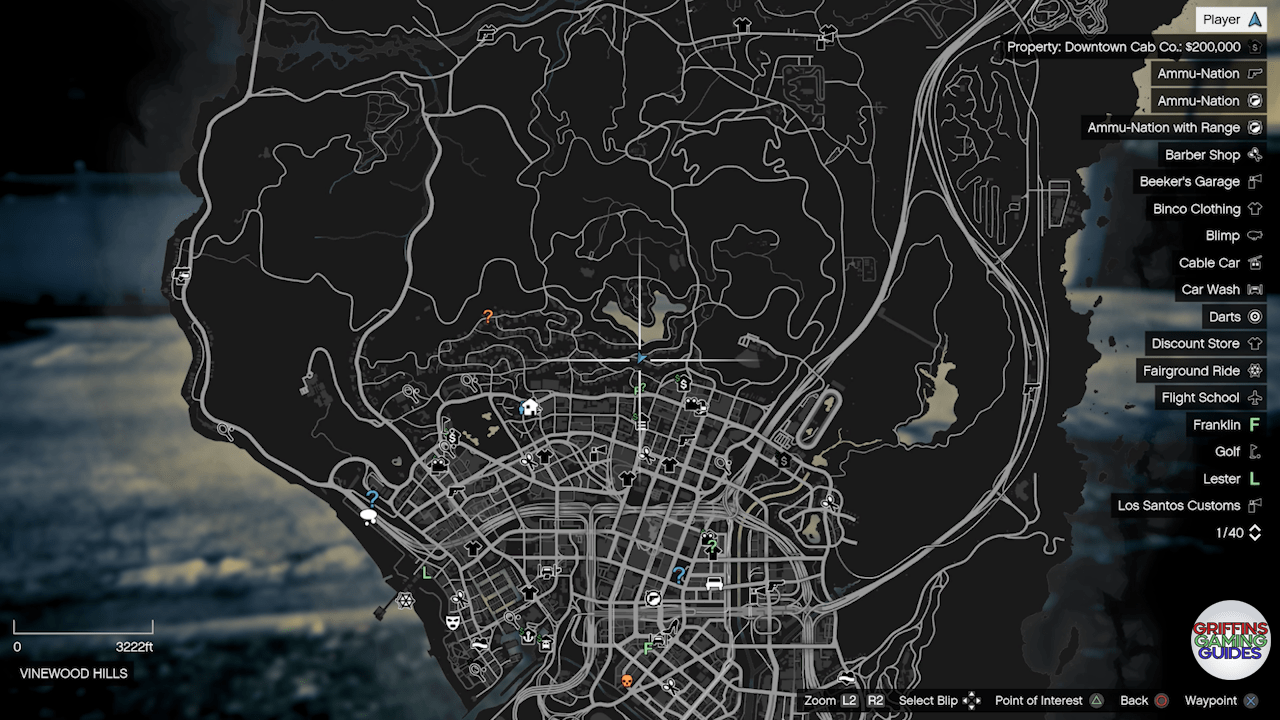Select the Los Santos Customs car blip
The height and width of the screenshot is (720, 1280).
(x=714, y=584)
